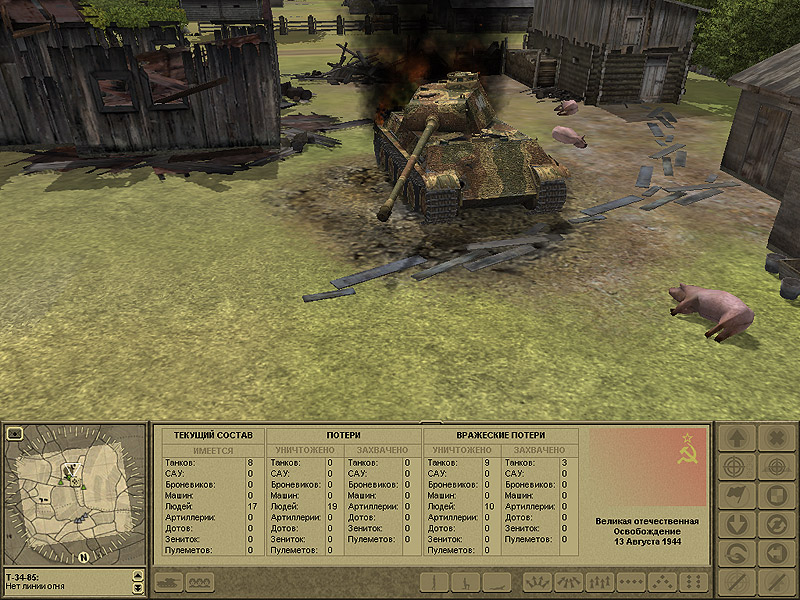The height and width of the screenshot is (600, 800).
Task: Choose the prone soldier stance button
Action: pos(497,582)
